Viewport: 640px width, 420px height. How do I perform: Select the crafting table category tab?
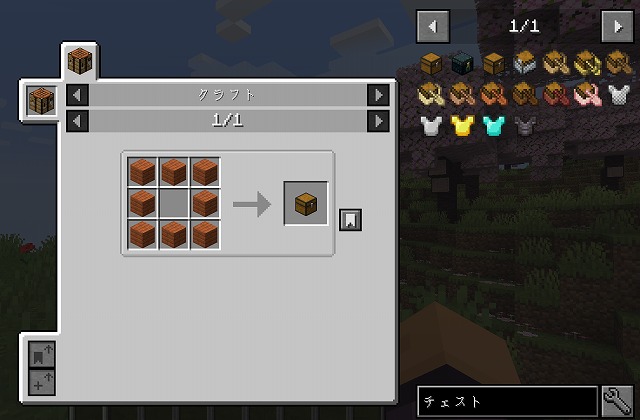(x=80, y=62)
